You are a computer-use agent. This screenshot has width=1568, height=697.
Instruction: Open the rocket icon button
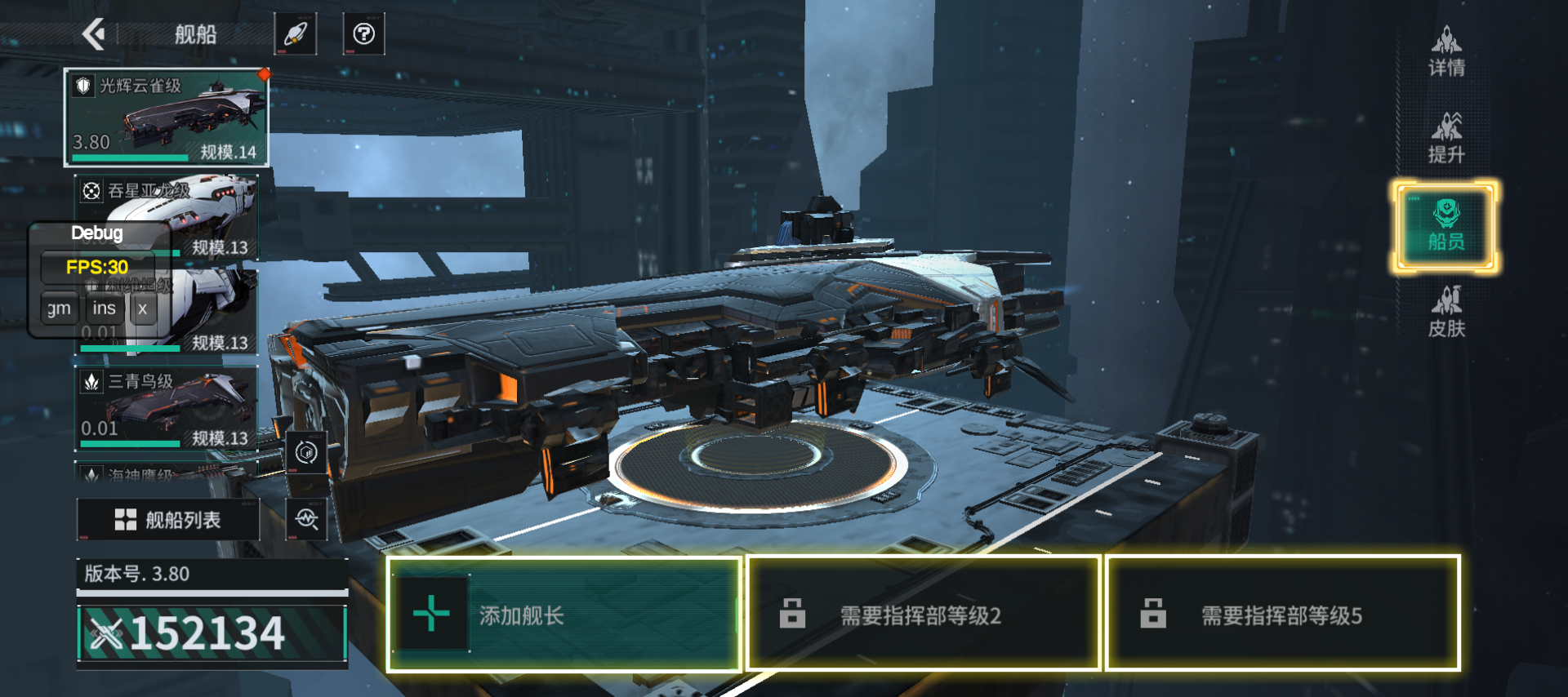point(295,34)
